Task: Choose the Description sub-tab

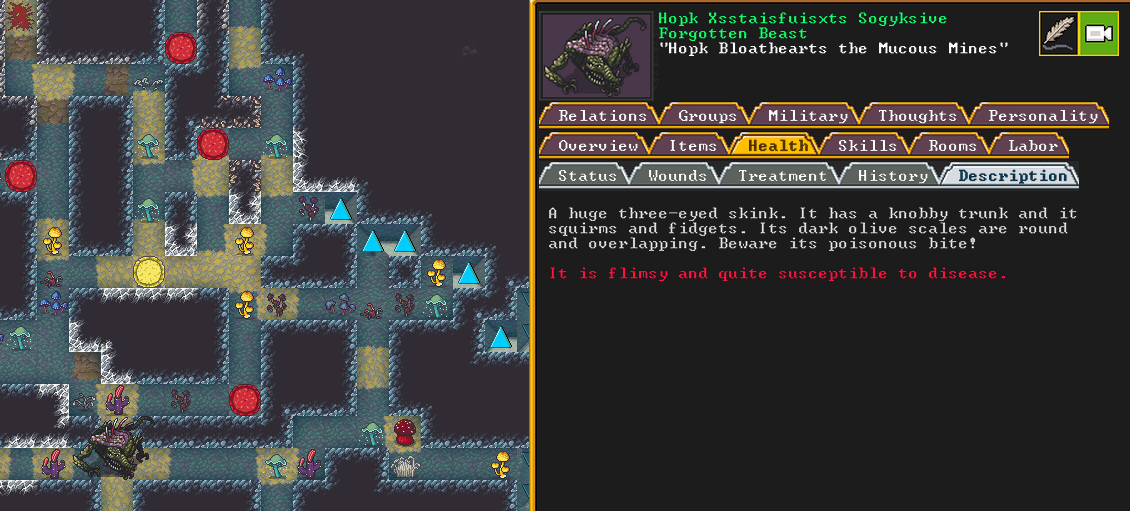Action: tap(1012, 176)
